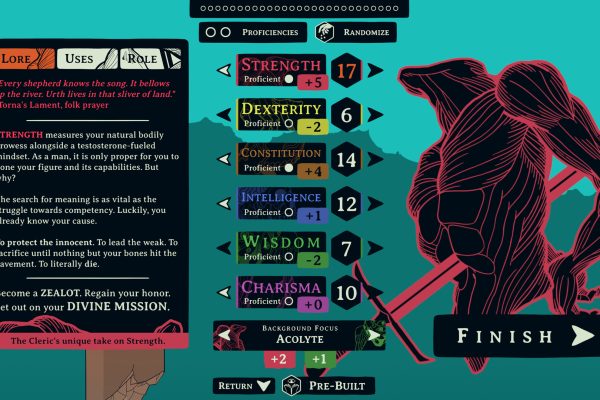Return to the previous screen
Viewport: 600px width, 400px height.
[x=243, y=385]
